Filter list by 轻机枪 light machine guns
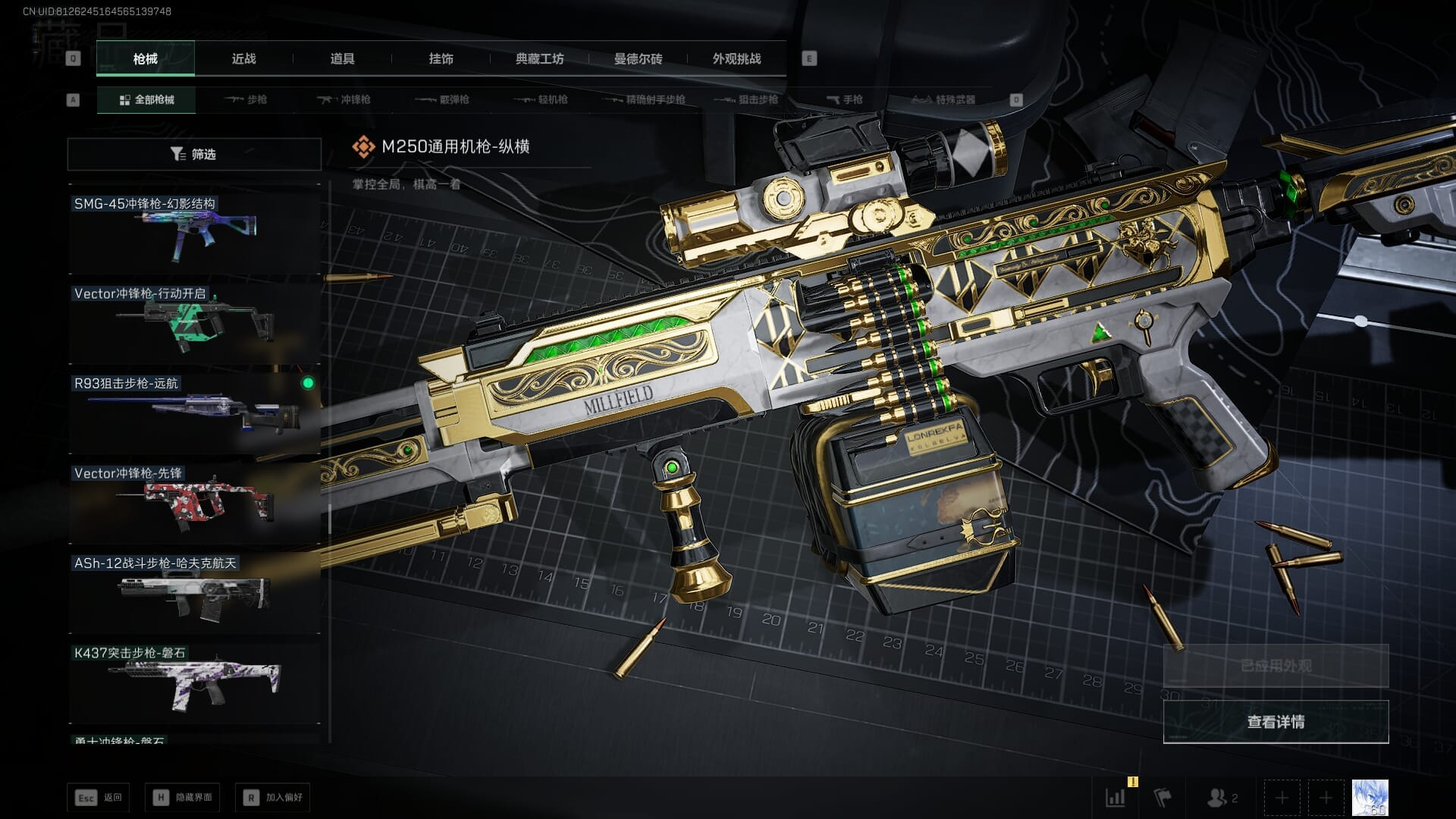Viewport: 1456px width, 819px height. 541,99
